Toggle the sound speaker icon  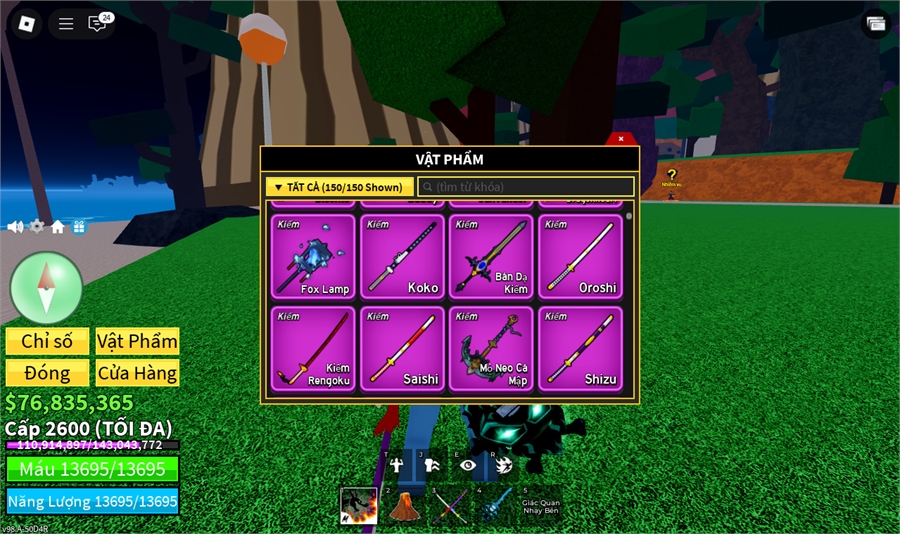(15, 227)
